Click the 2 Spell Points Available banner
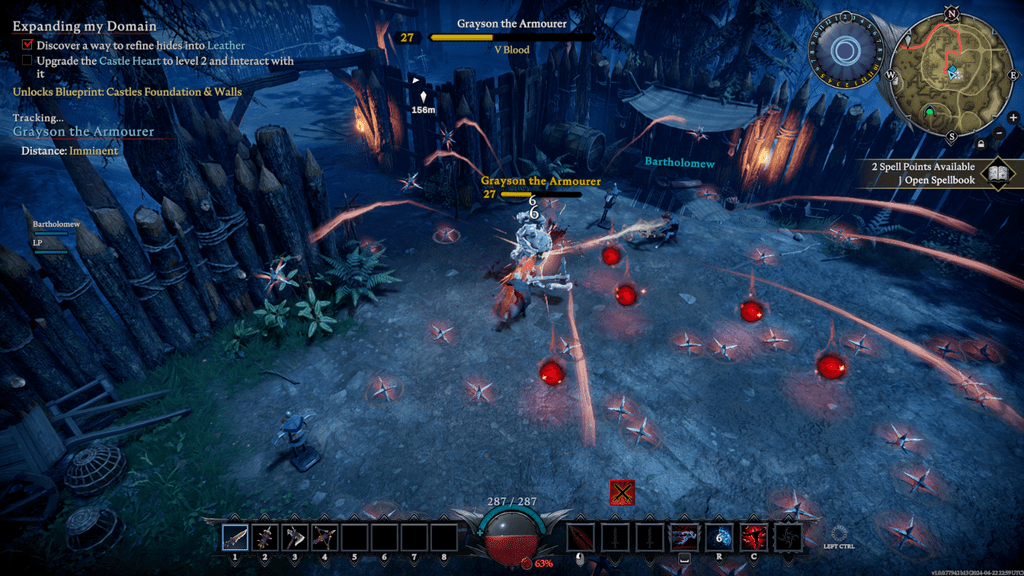The width and height of the screenshot is (1024, 576). tap(920, 167)
